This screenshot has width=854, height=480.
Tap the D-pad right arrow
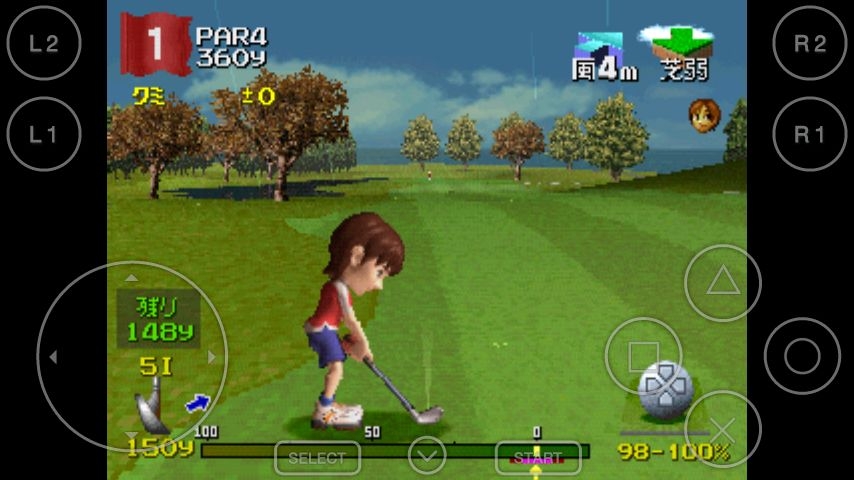coord(212,356)
